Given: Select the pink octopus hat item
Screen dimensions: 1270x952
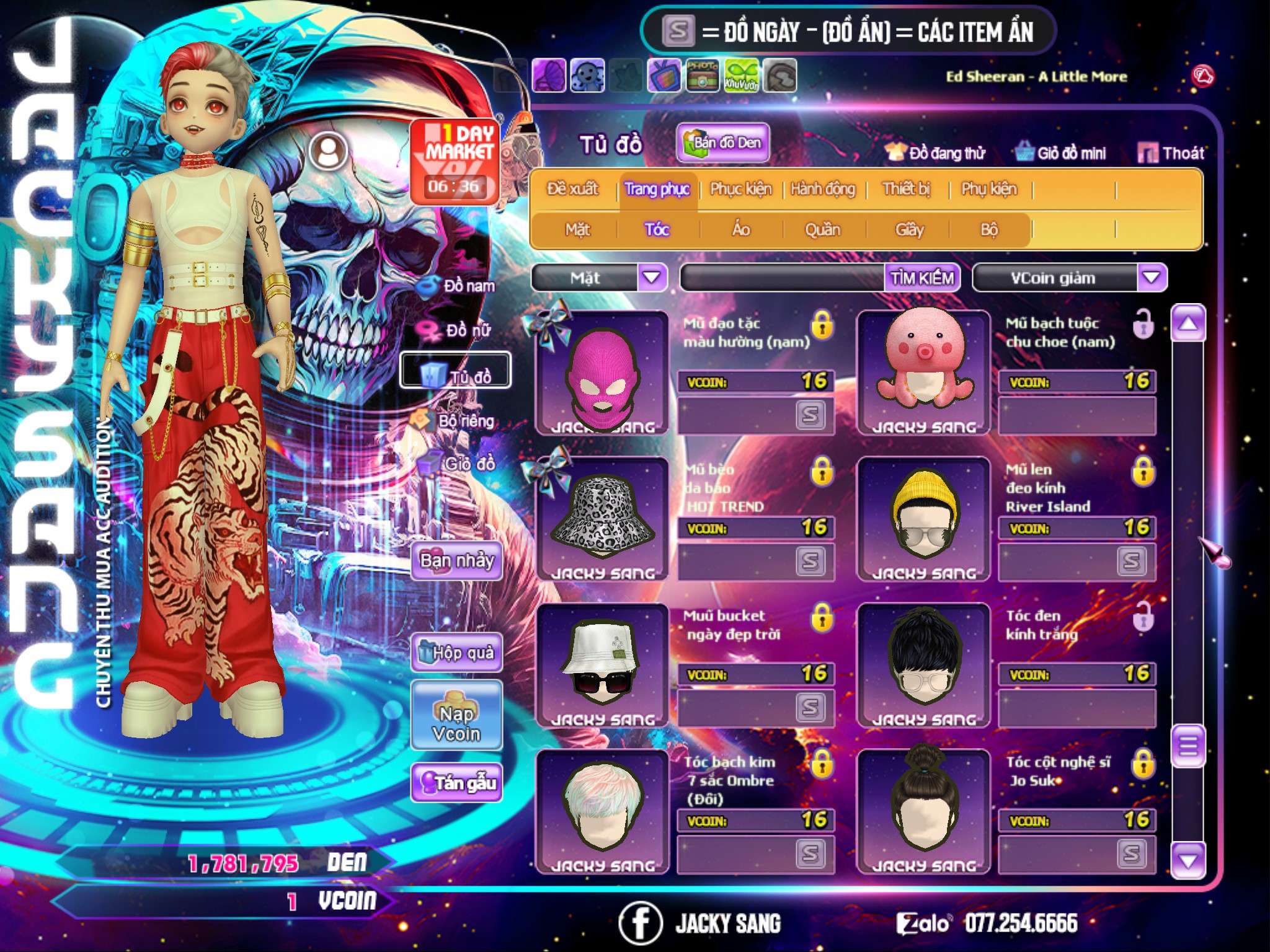Looking at the screenshot, I should click(x=923, y=372).
